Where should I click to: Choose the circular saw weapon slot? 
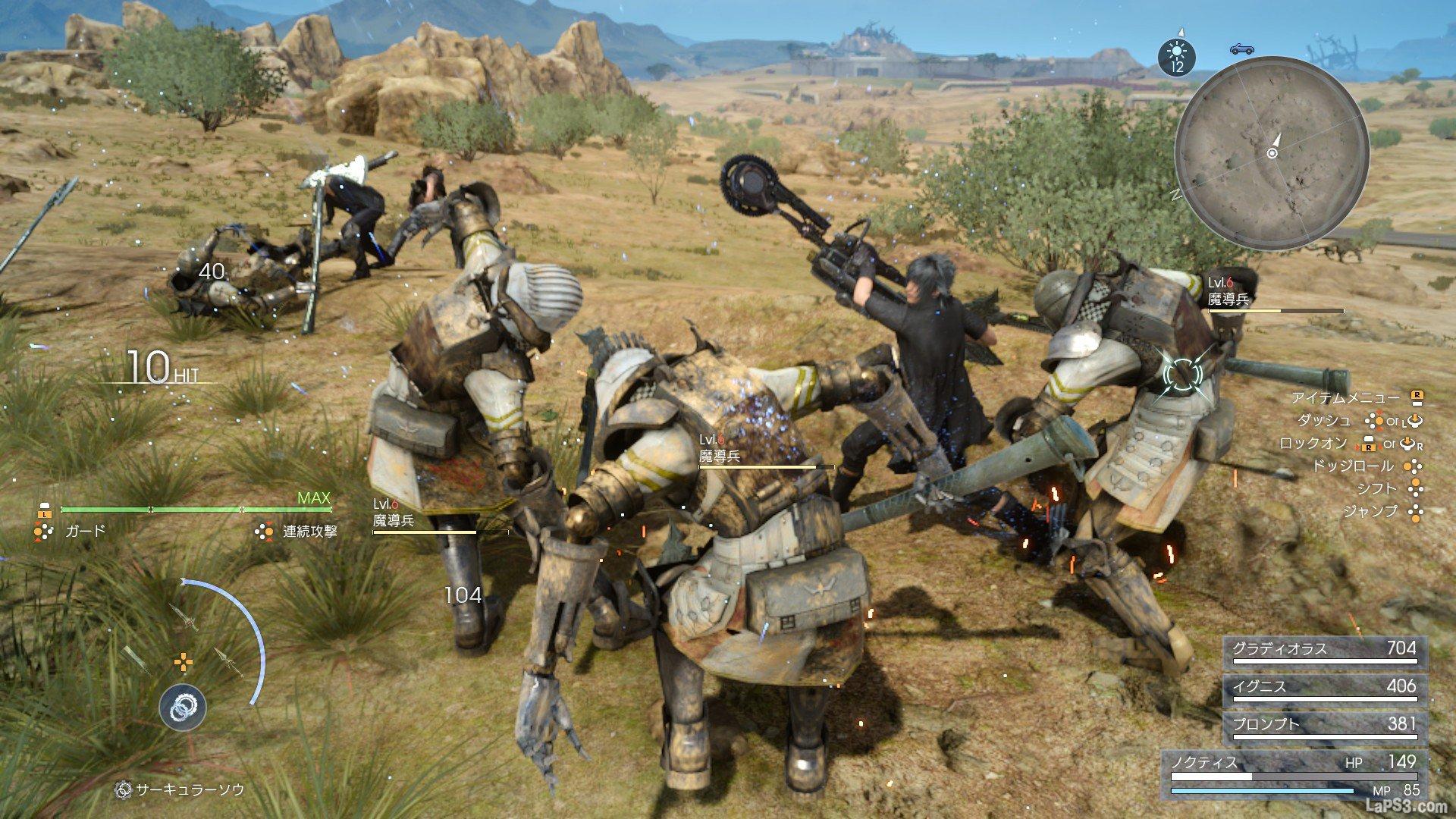point(182,707)
